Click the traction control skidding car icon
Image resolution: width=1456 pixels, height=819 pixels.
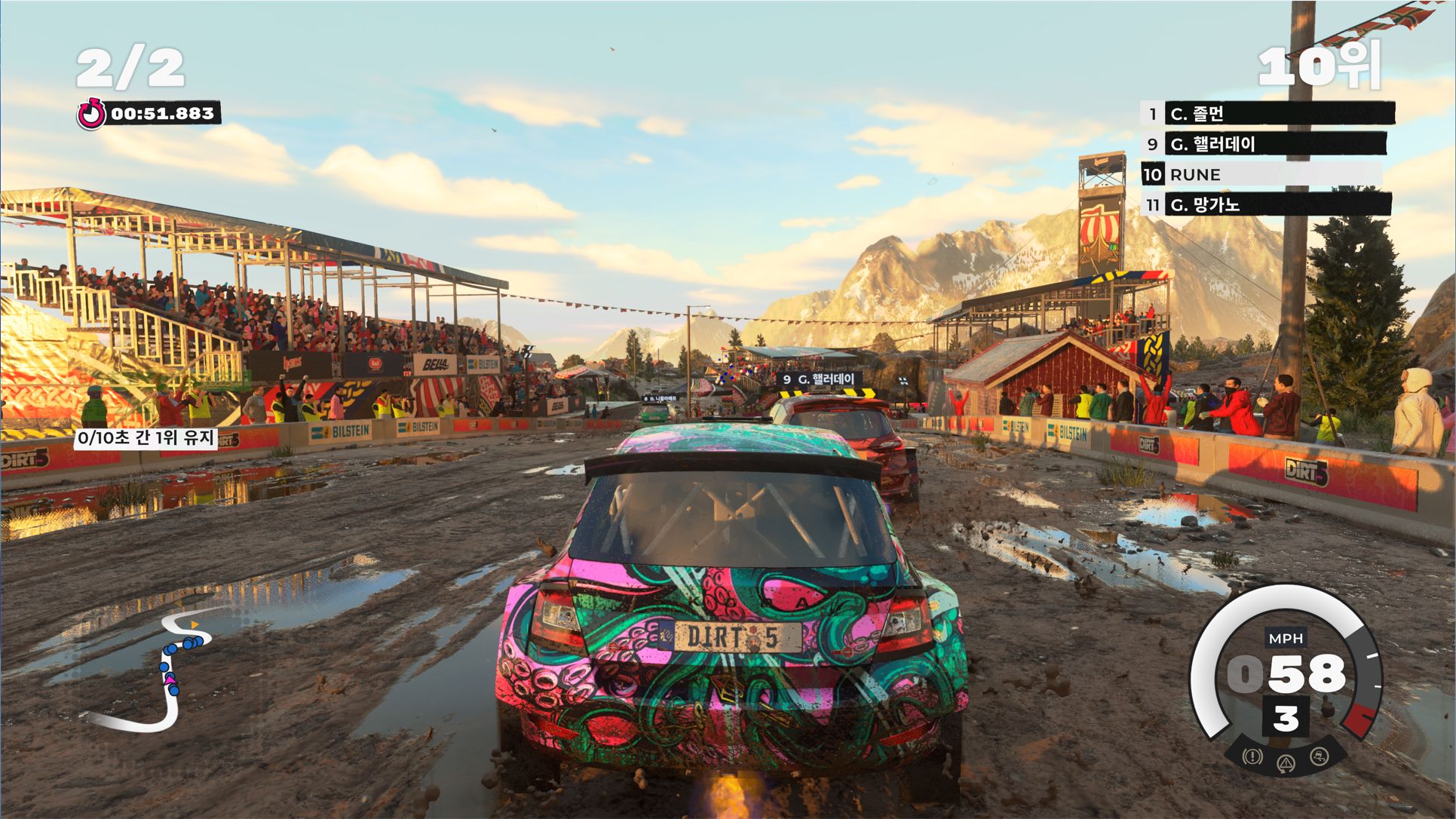coord(1319,756)
